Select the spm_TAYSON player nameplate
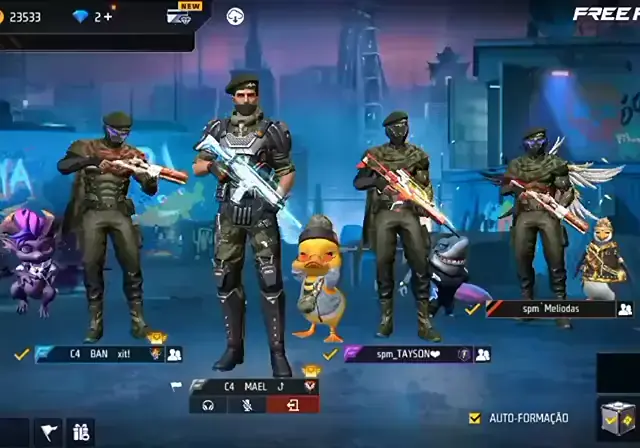The width and height of the screenshot is (640, 448). [407, 354]
